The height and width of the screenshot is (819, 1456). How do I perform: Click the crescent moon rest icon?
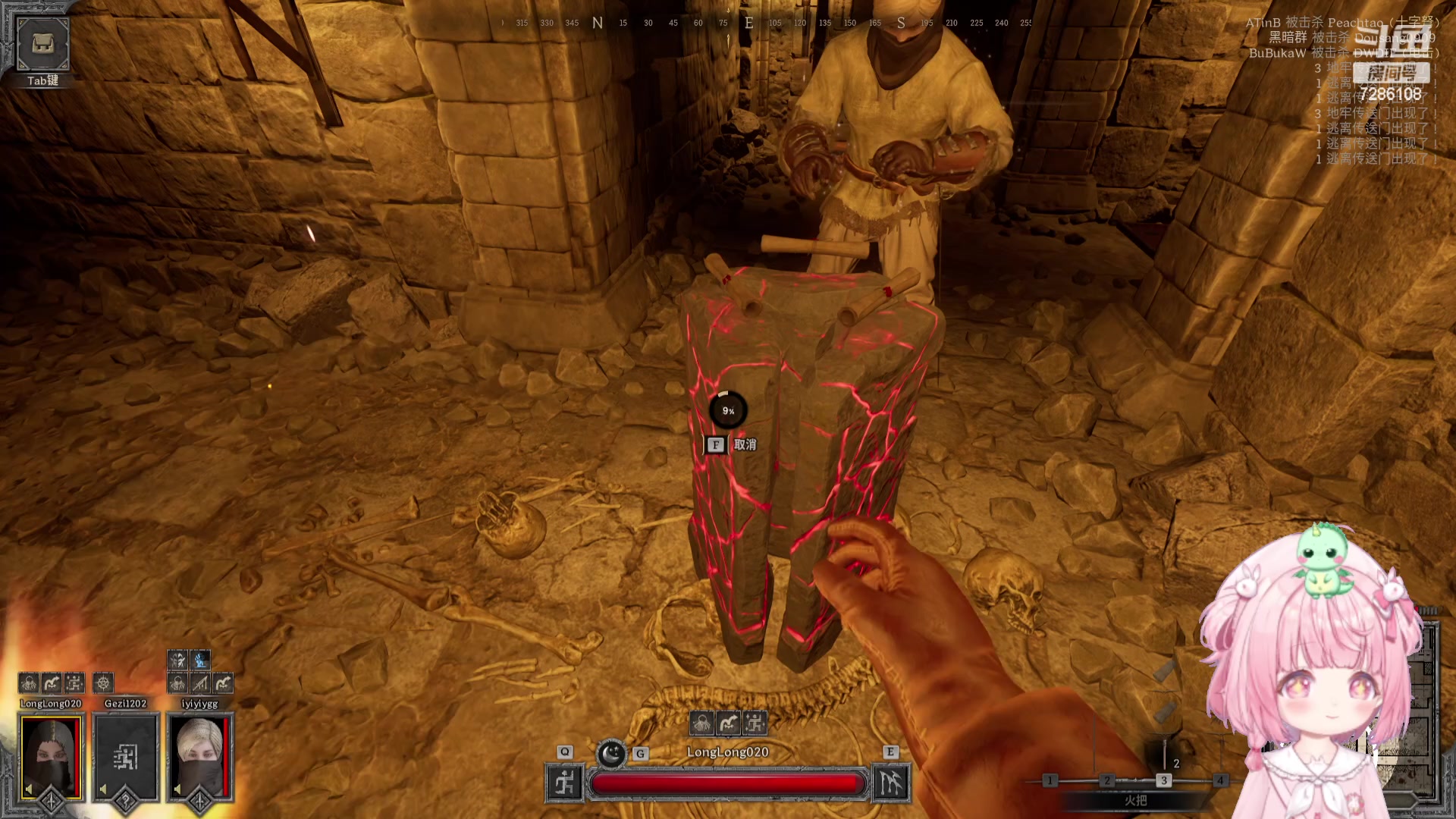(611, 754)
